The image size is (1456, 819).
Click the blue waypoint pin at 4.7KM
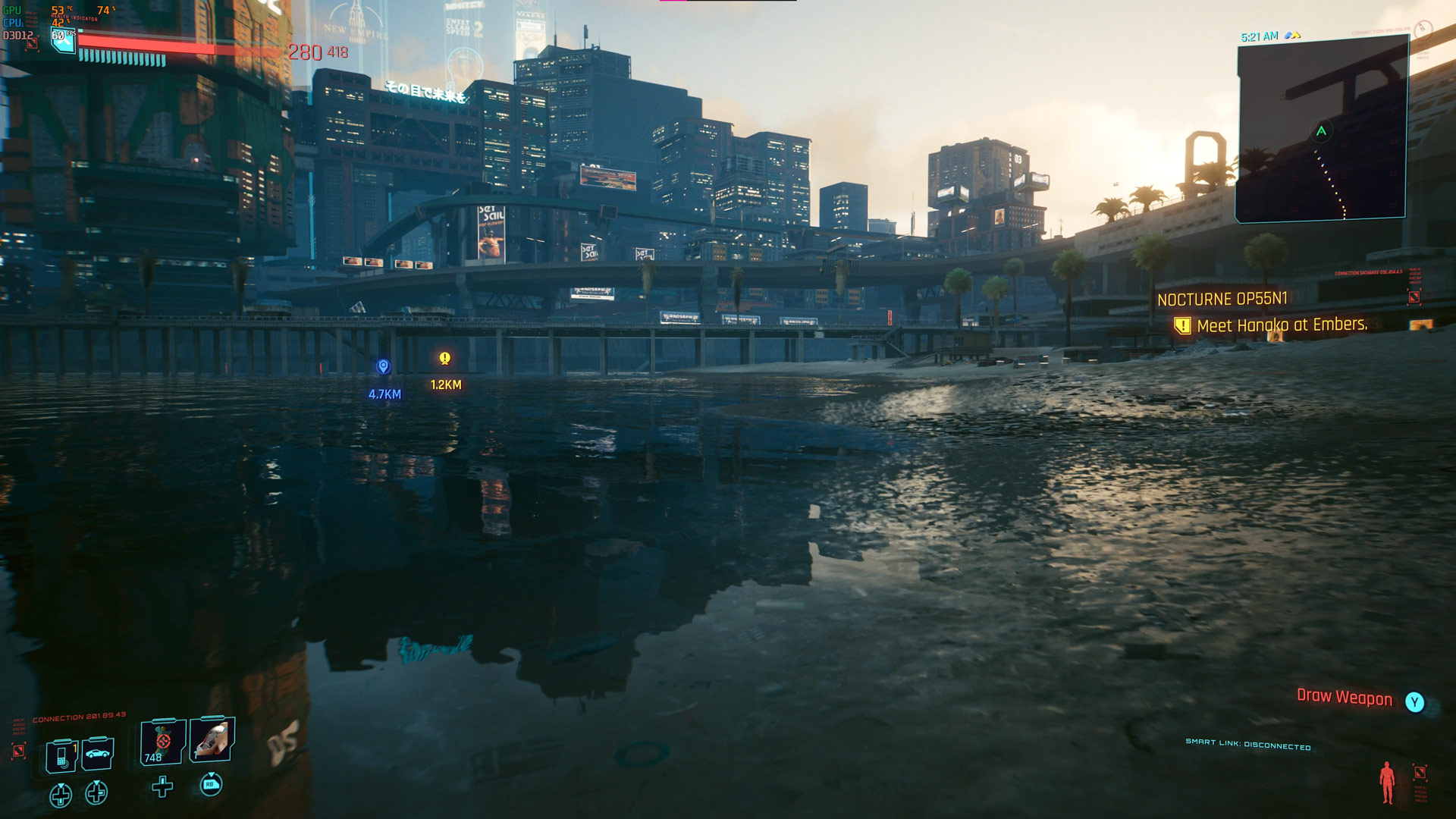point(384,367)
